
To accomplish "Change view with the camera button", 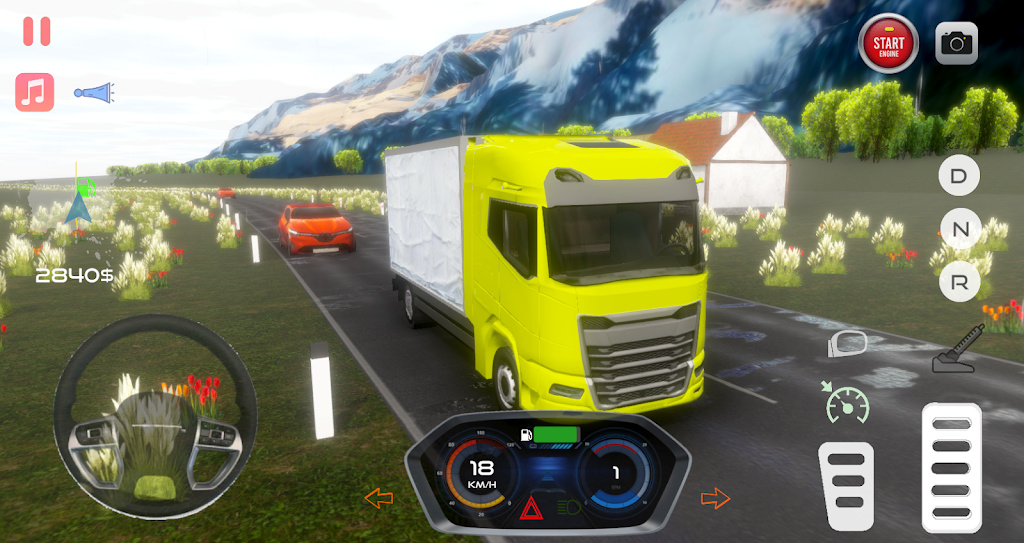I will coord(956,43).
